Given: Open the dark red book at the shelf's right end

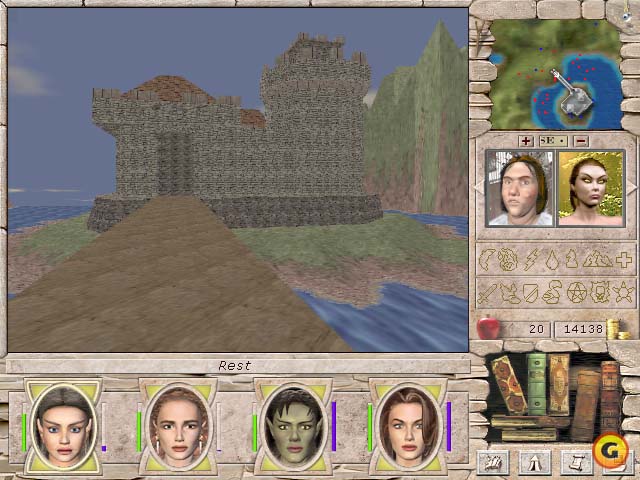Looking at the screenshot, I should pyautogui.click(x=608, y=390).
